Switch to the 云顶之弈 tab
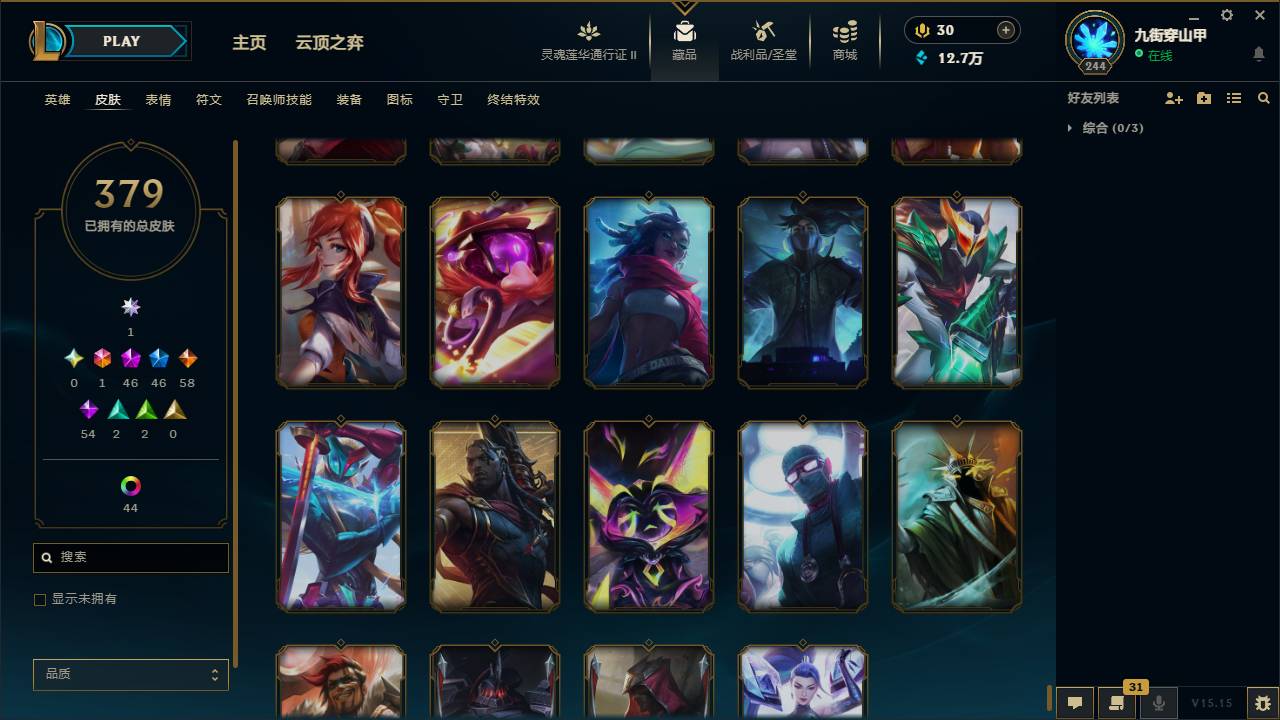This screenshot has width=1280, height=720. click(x=330, y=43)
